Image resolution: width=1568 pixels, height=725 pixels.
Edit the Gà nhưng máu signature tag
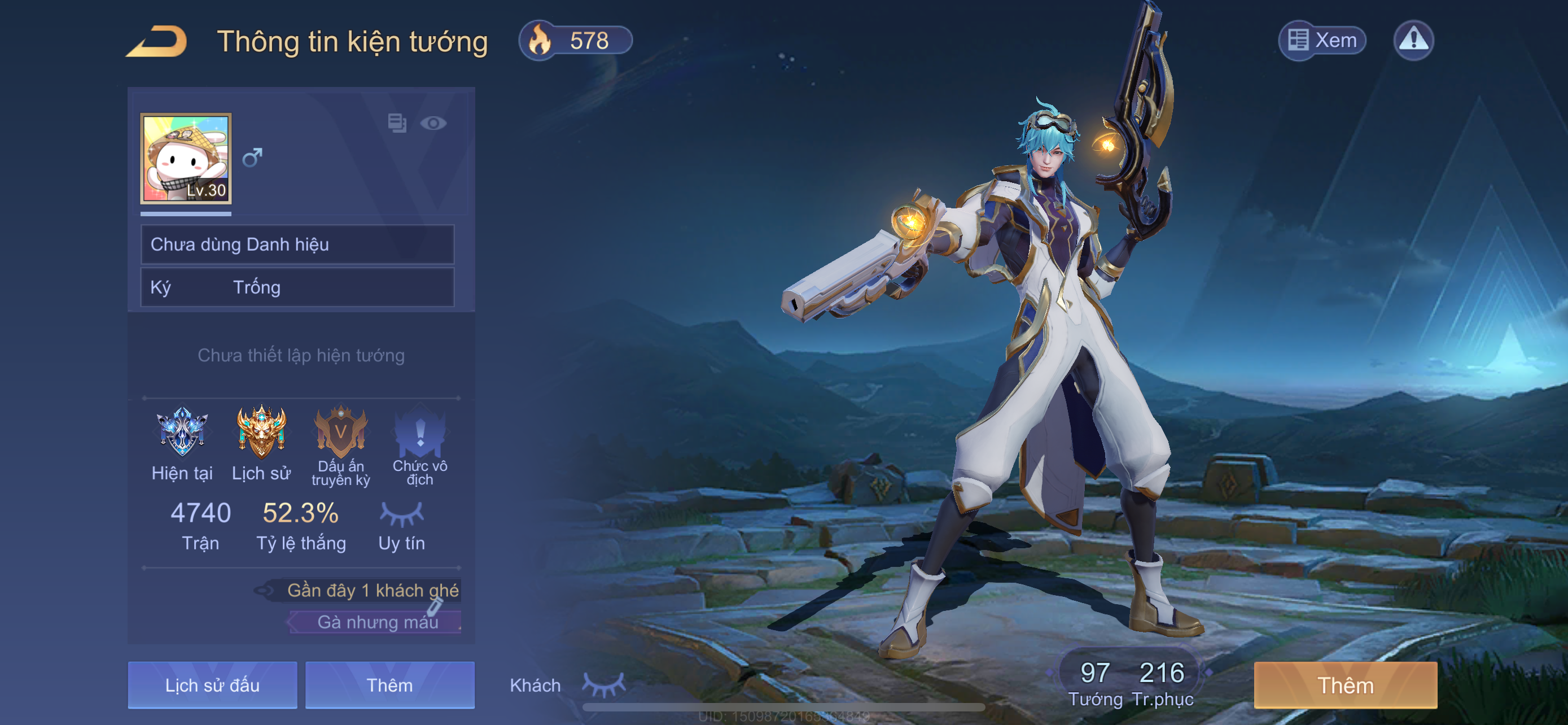[x=378, y=622]
